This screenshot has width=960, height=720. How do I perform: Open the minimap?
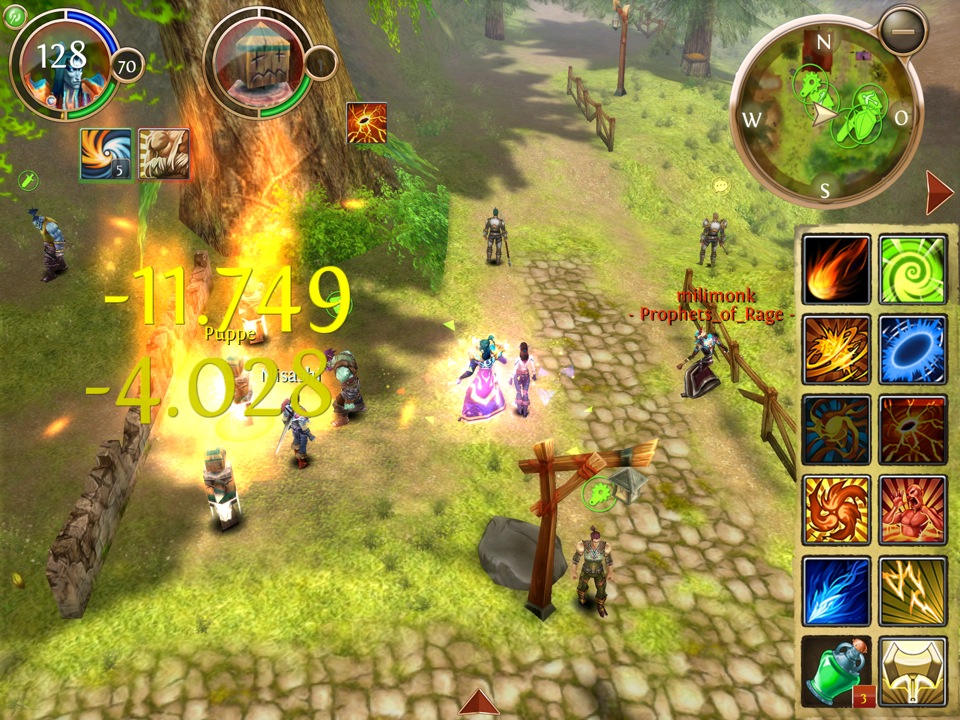pos(826,114)
